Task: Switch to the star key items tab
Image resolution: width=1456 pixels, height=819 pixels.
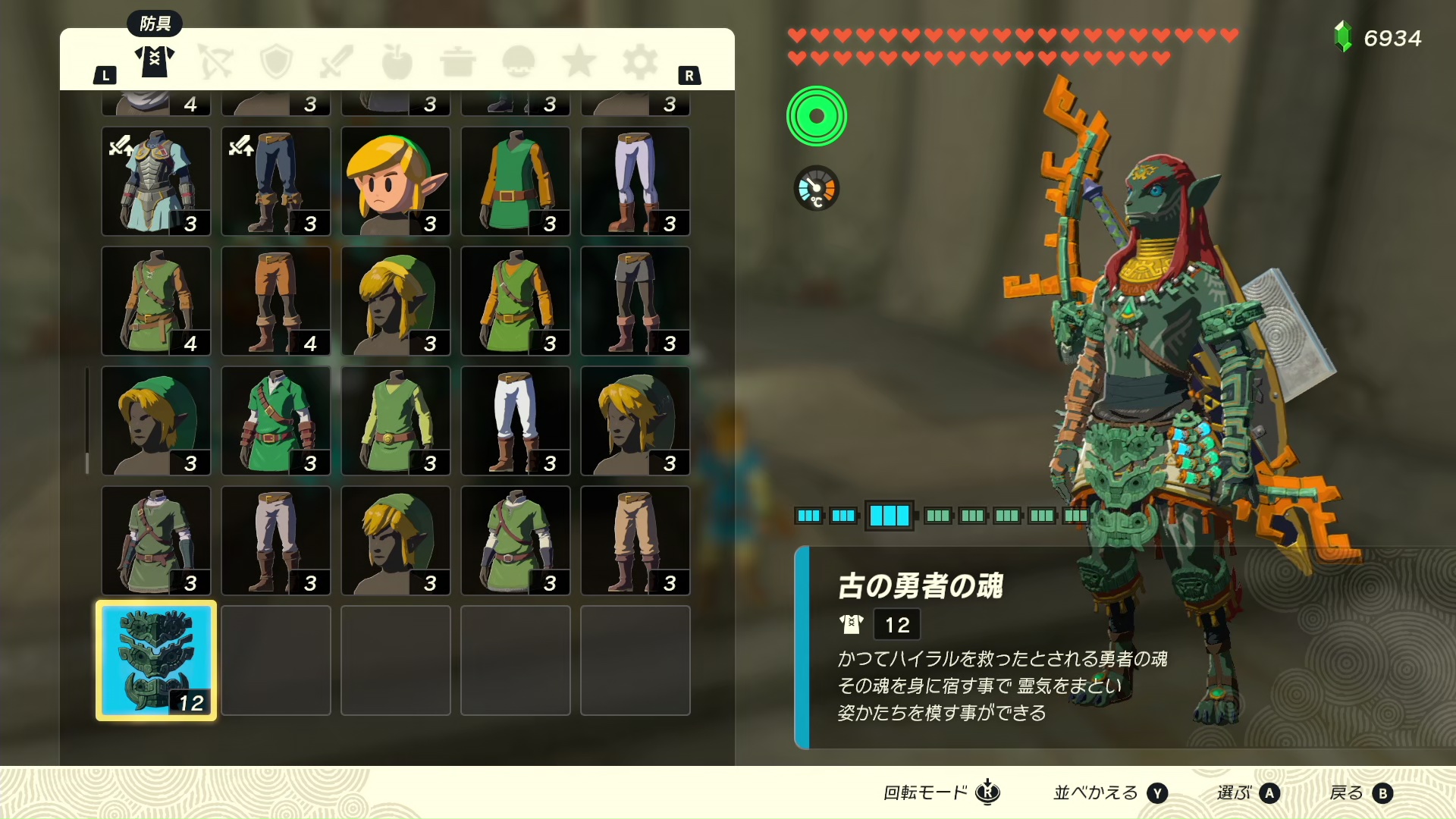Action: point(579,62)
